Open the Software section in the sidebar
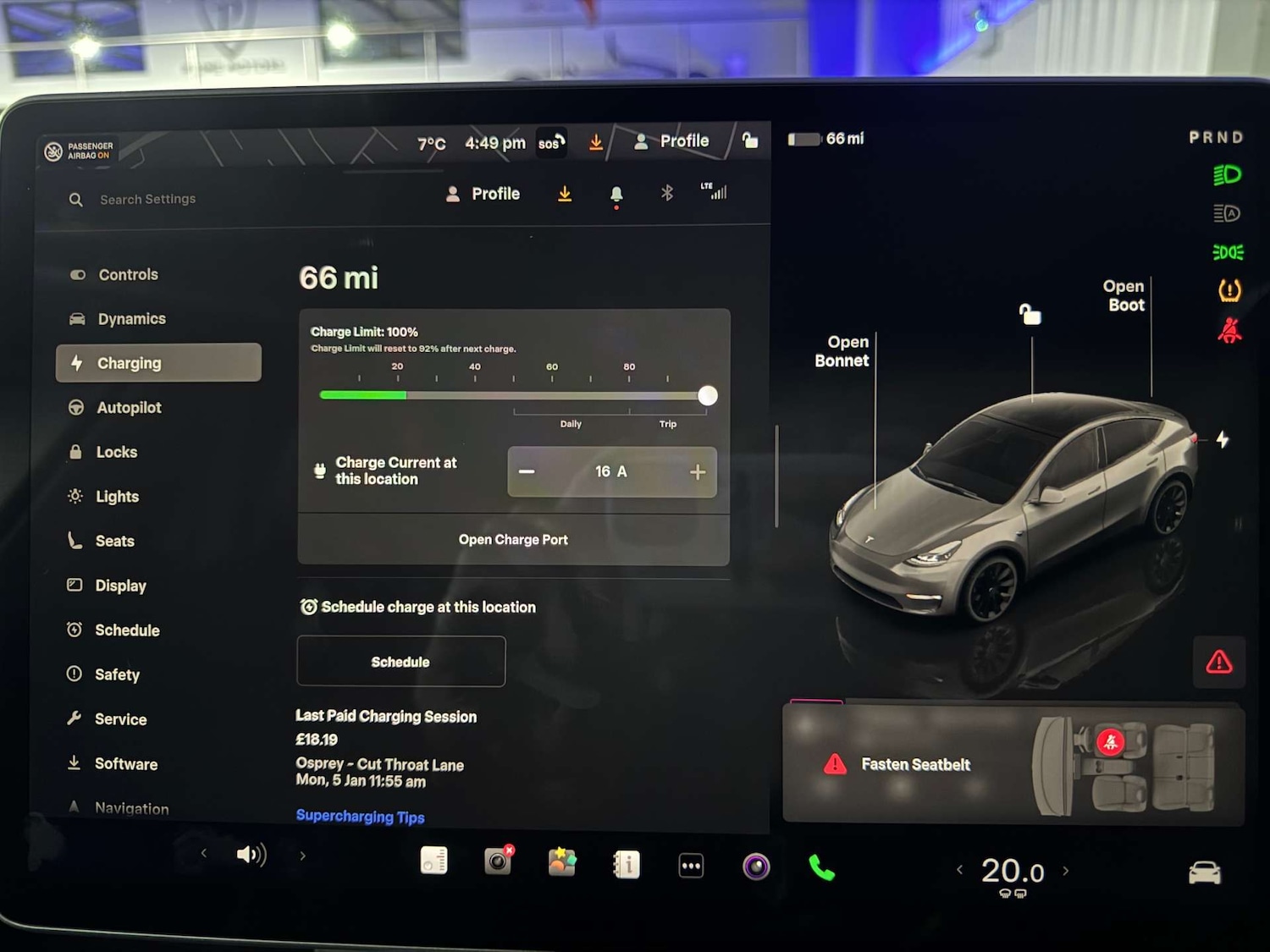Image resolution: width=1270 pixels, height=952 pixels. coord(125,763)
